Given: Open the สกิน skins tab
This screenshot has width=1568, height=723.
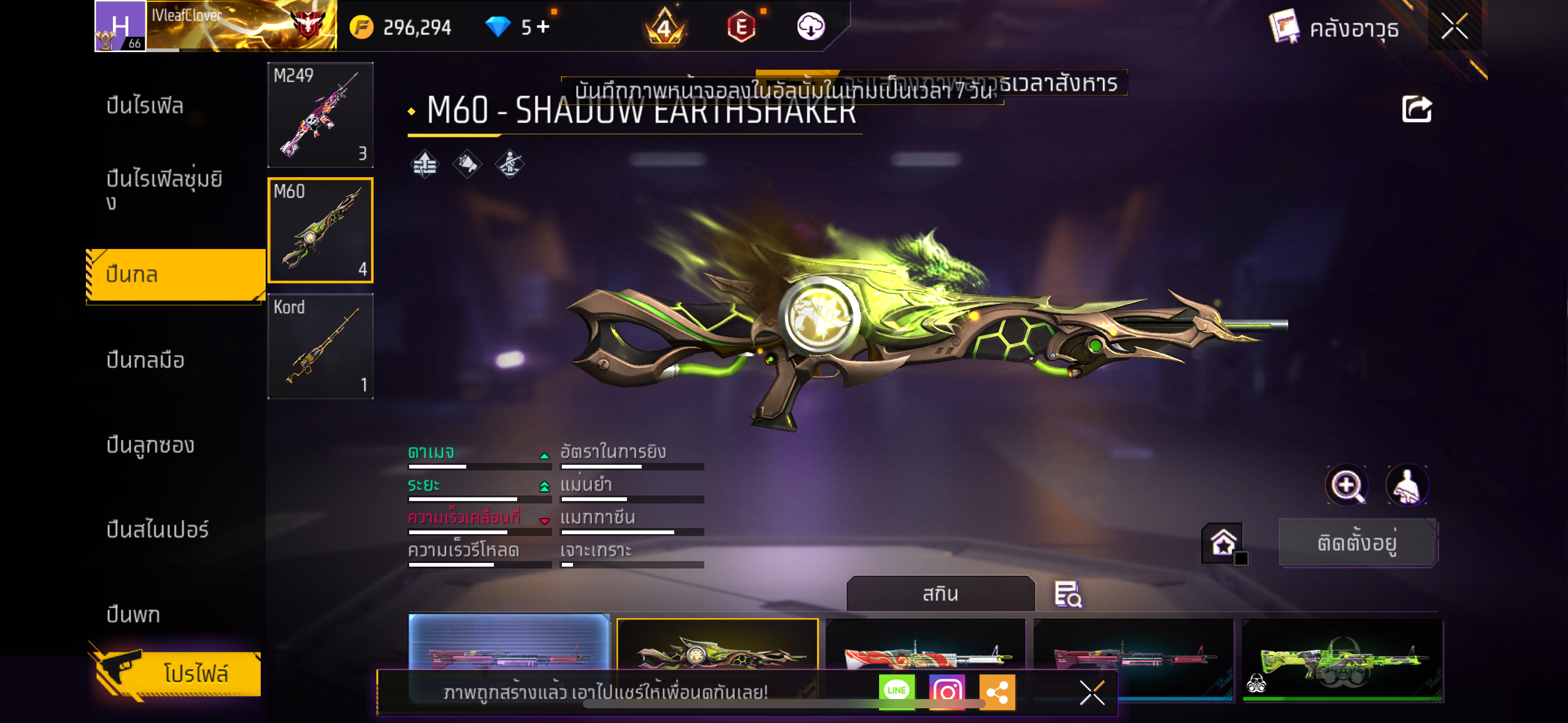Looking at the screenshot, I should (940, 594).
